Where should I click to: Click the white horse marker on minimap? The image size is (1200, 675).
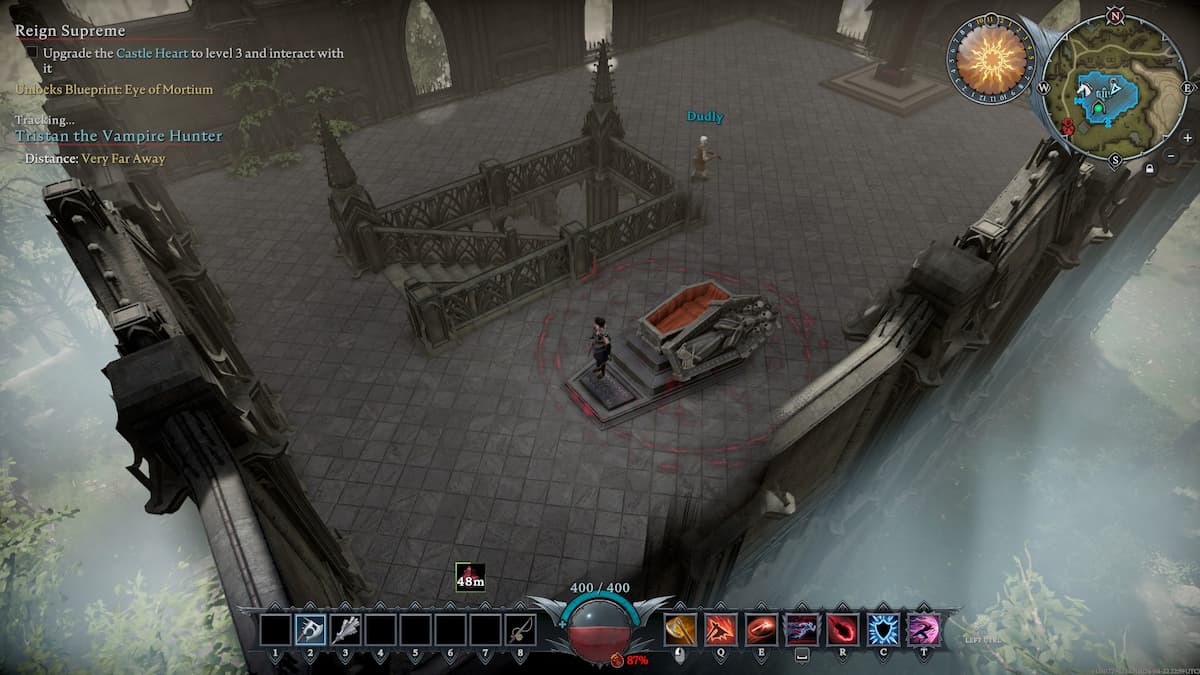1084,90
